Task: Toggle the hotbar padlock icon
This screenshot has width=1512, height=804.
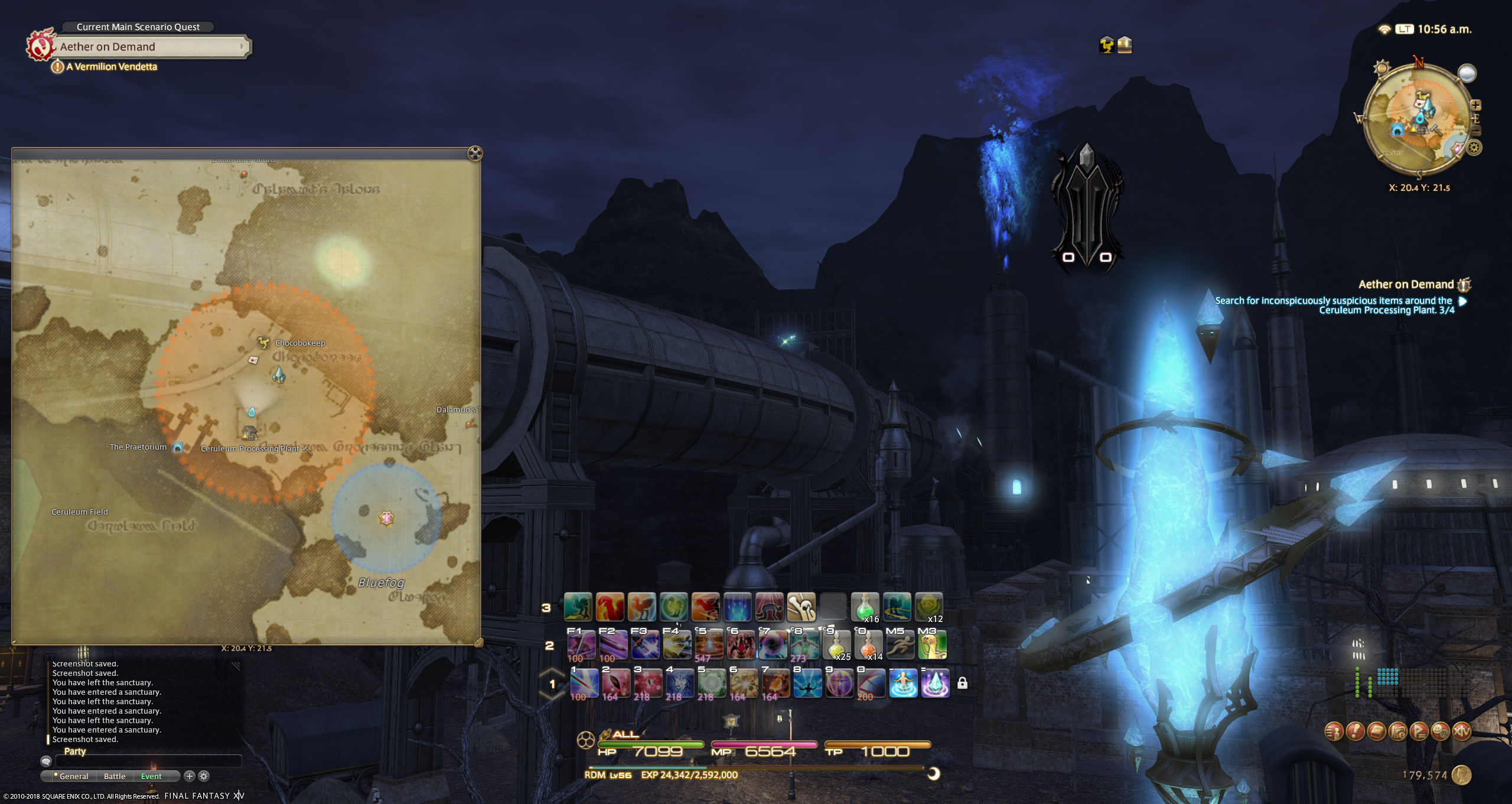Action: tap(962, 683)
